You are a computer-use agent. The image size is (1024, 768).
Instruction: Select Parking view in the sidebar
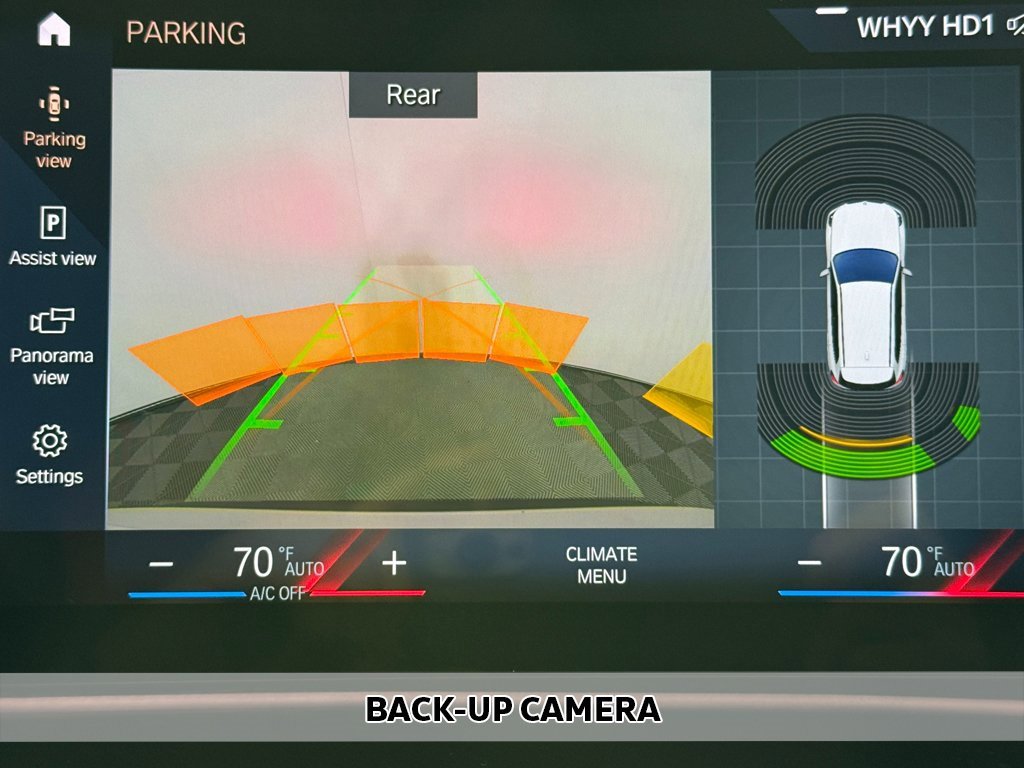54,130
